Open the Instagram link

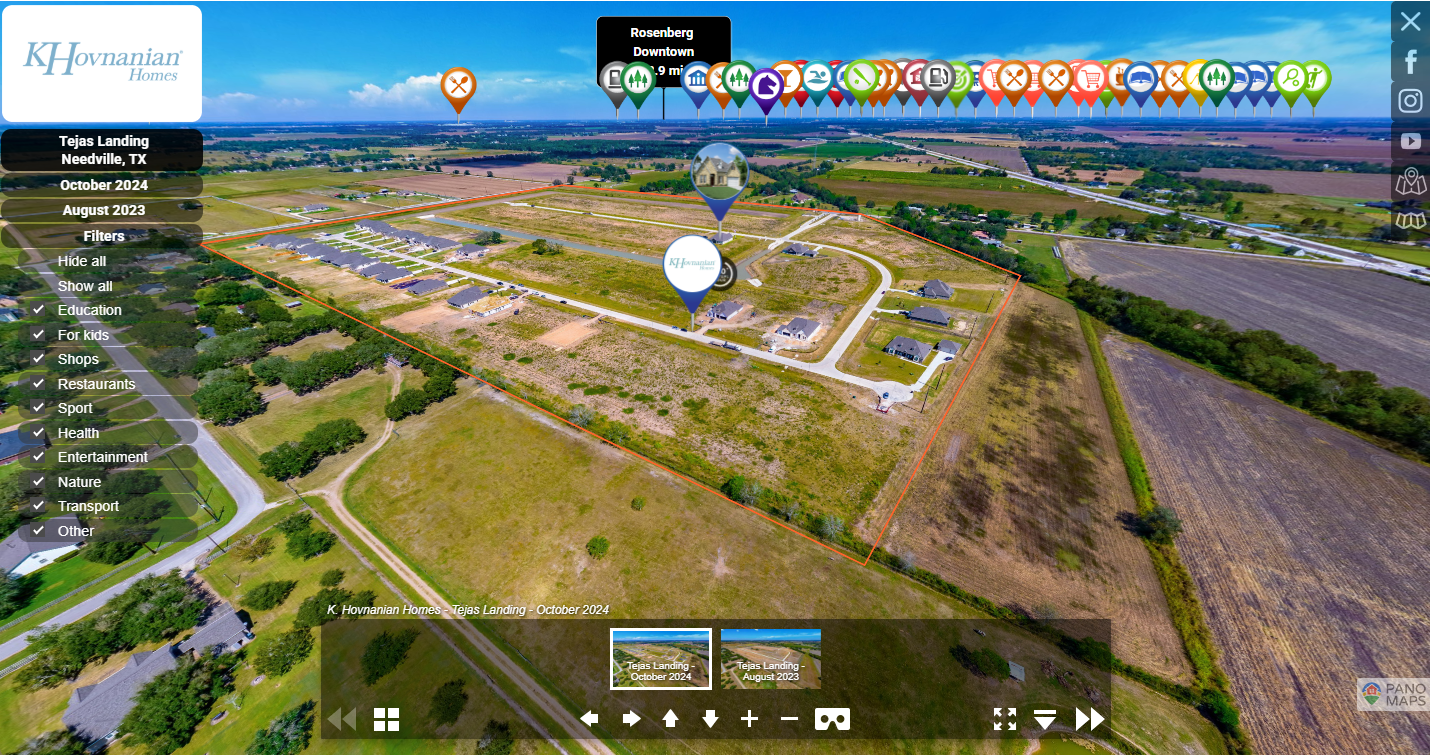pyautogui.click(x=1410, y=101)
